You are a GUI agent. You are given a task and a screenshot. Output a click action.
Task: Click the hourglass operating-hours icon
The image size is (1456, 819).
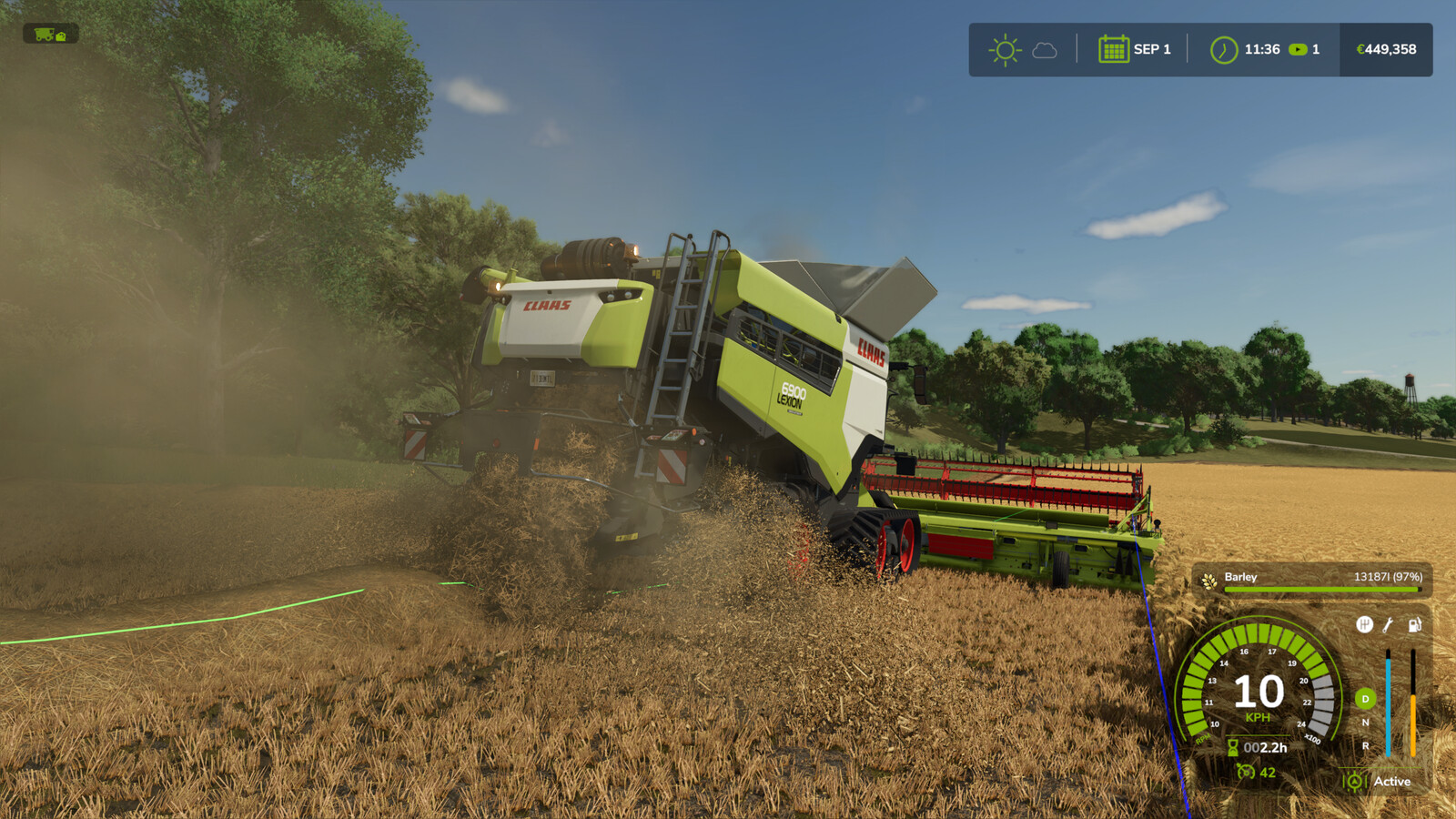click(x=1233, y=747)
